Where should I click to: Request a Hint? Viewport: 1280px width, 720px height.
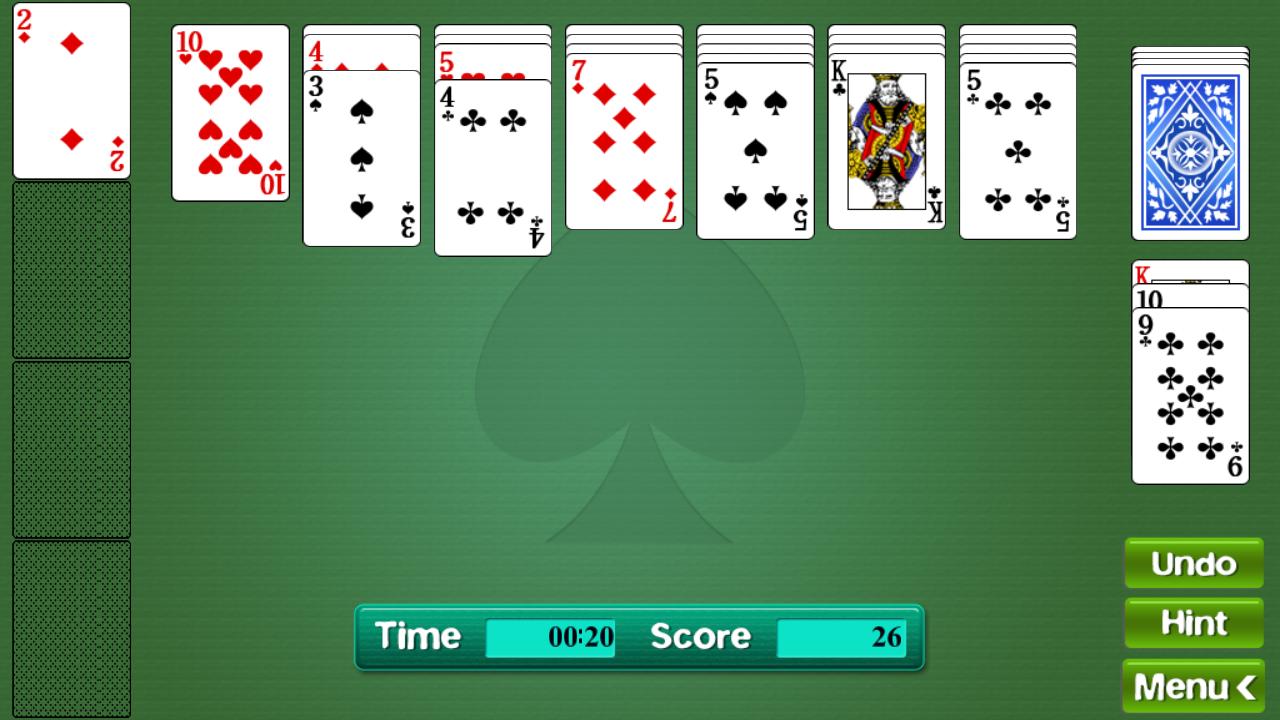(x=1193, y=622)
